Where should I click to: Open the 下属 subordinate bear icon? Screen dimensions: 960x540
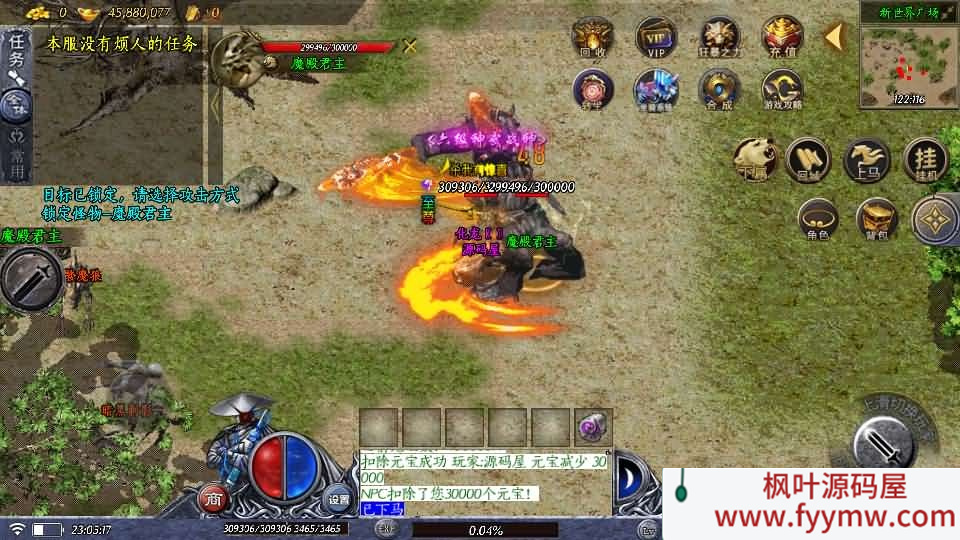point(755,159)
